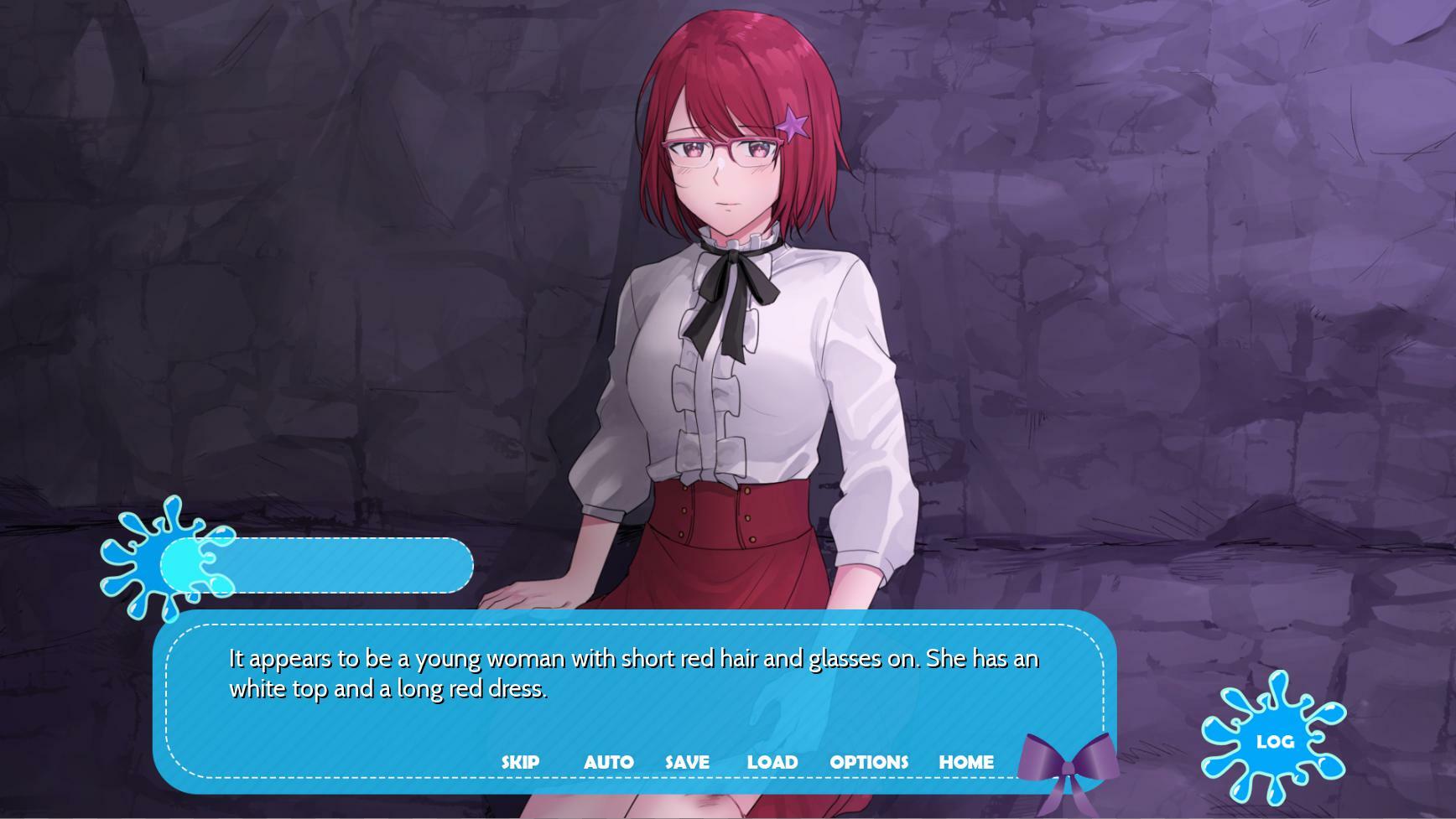Click the empty speaker name plate
This screenshot has width=1456, height=819.
tap(335, 567)
